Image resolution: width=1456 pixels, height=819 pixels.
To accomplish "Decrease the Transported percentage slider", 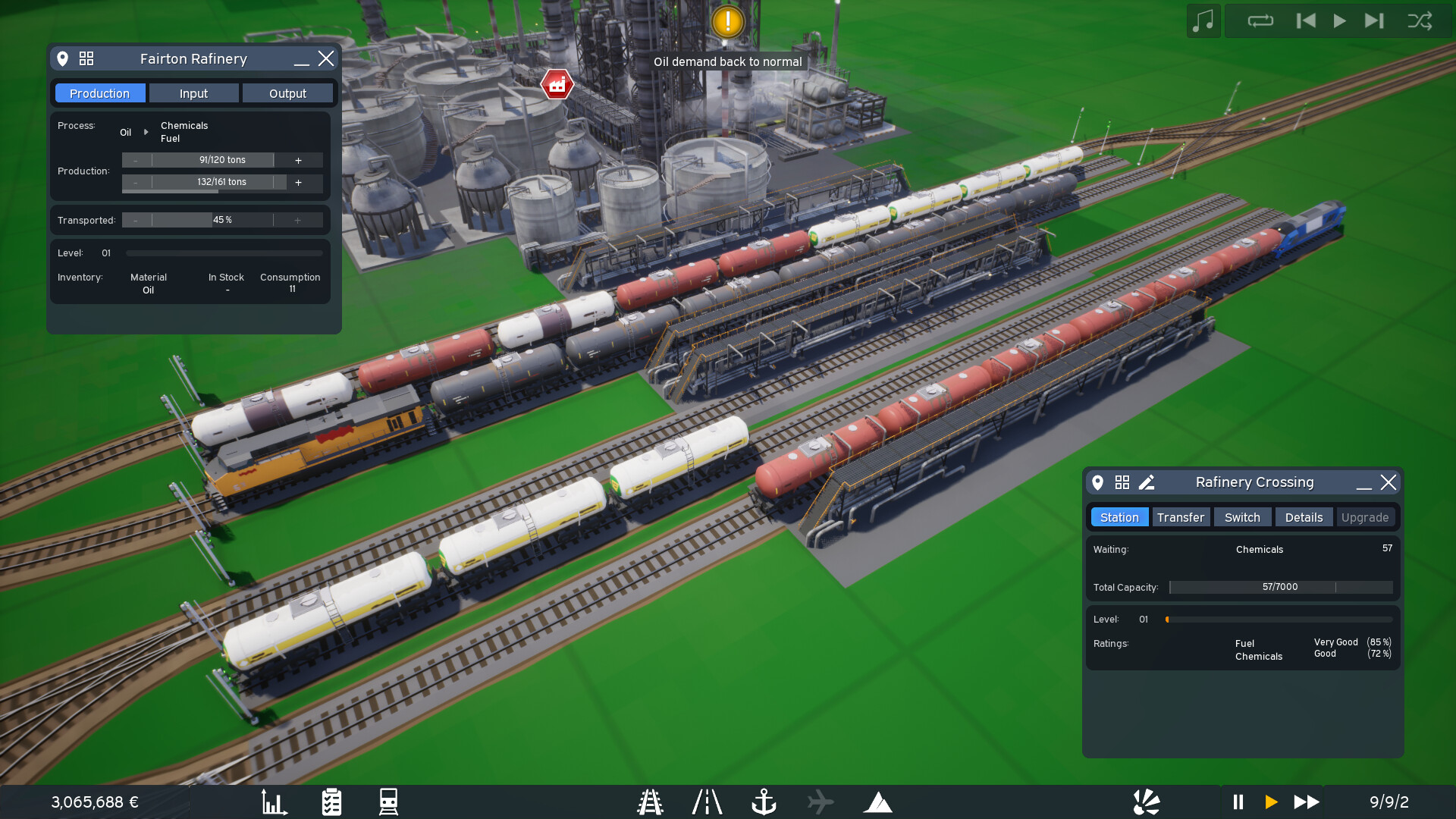I will (136, 220).
